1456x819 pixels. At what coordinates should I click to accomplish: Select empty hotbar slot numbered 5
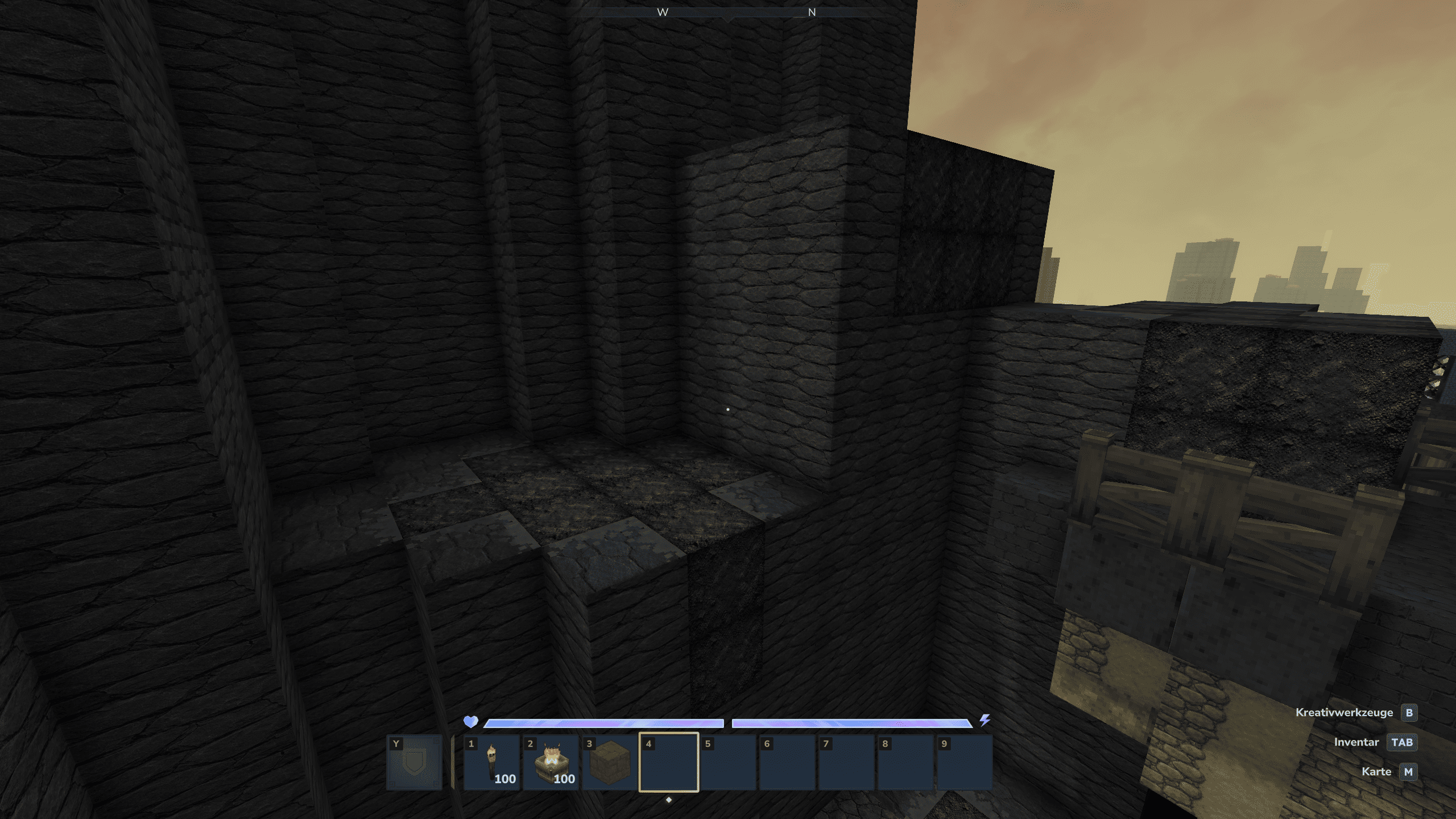[728, 762]
